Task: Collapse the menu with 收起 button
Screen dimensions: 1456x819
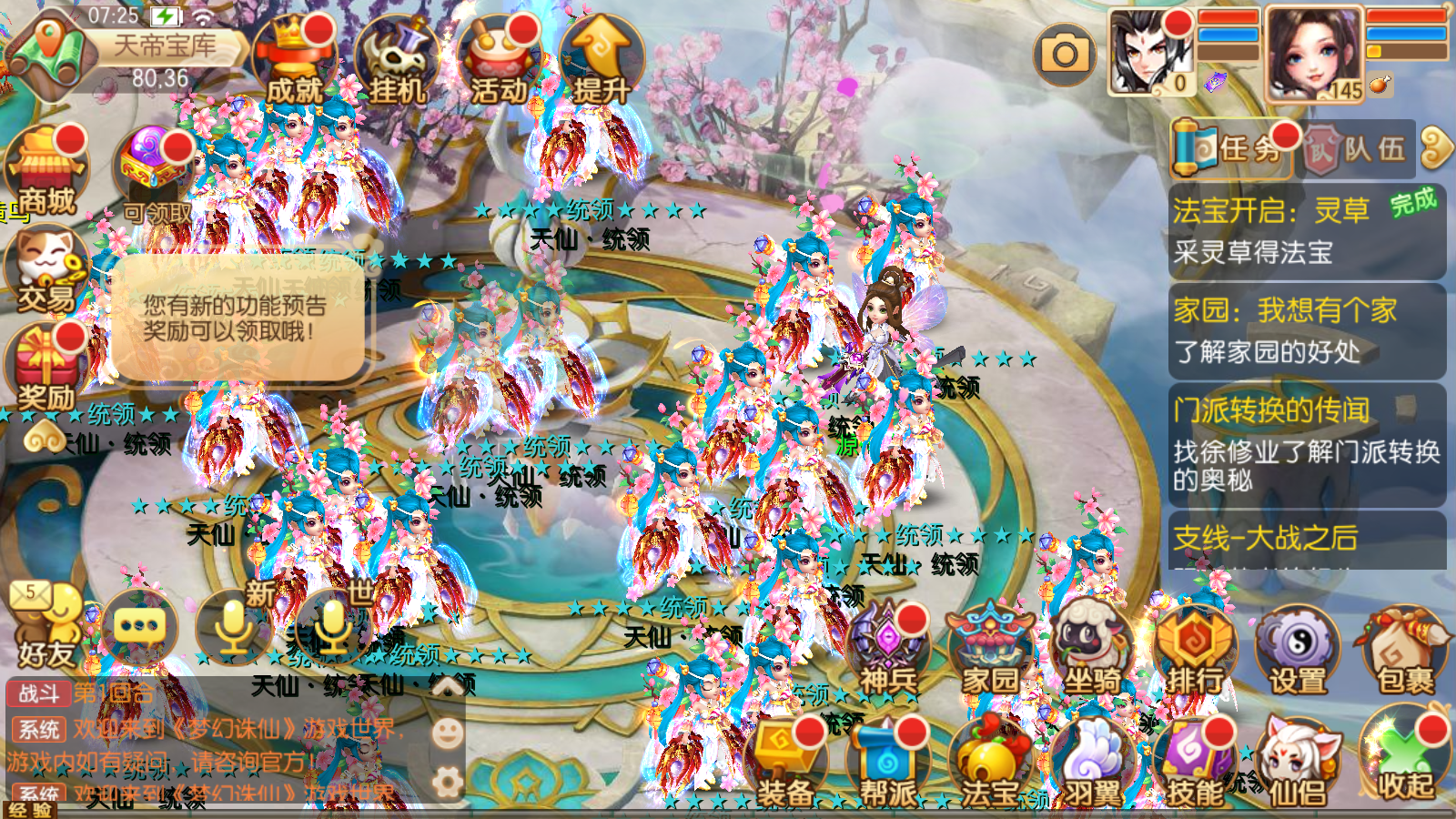Action: pos(1404,760)
